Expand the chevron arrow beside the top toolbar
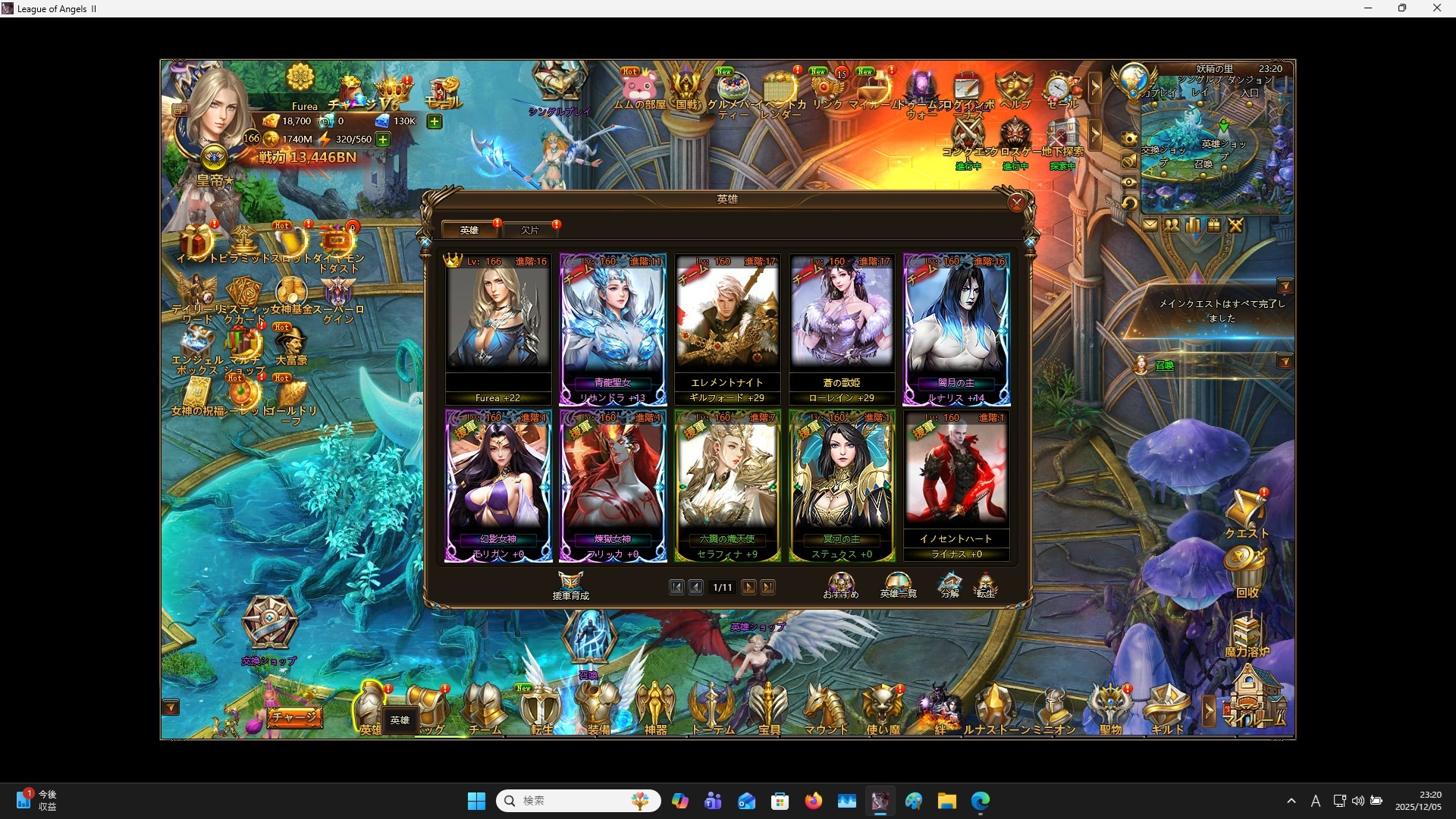The image size is (1456, 819). coord(1097,87)
